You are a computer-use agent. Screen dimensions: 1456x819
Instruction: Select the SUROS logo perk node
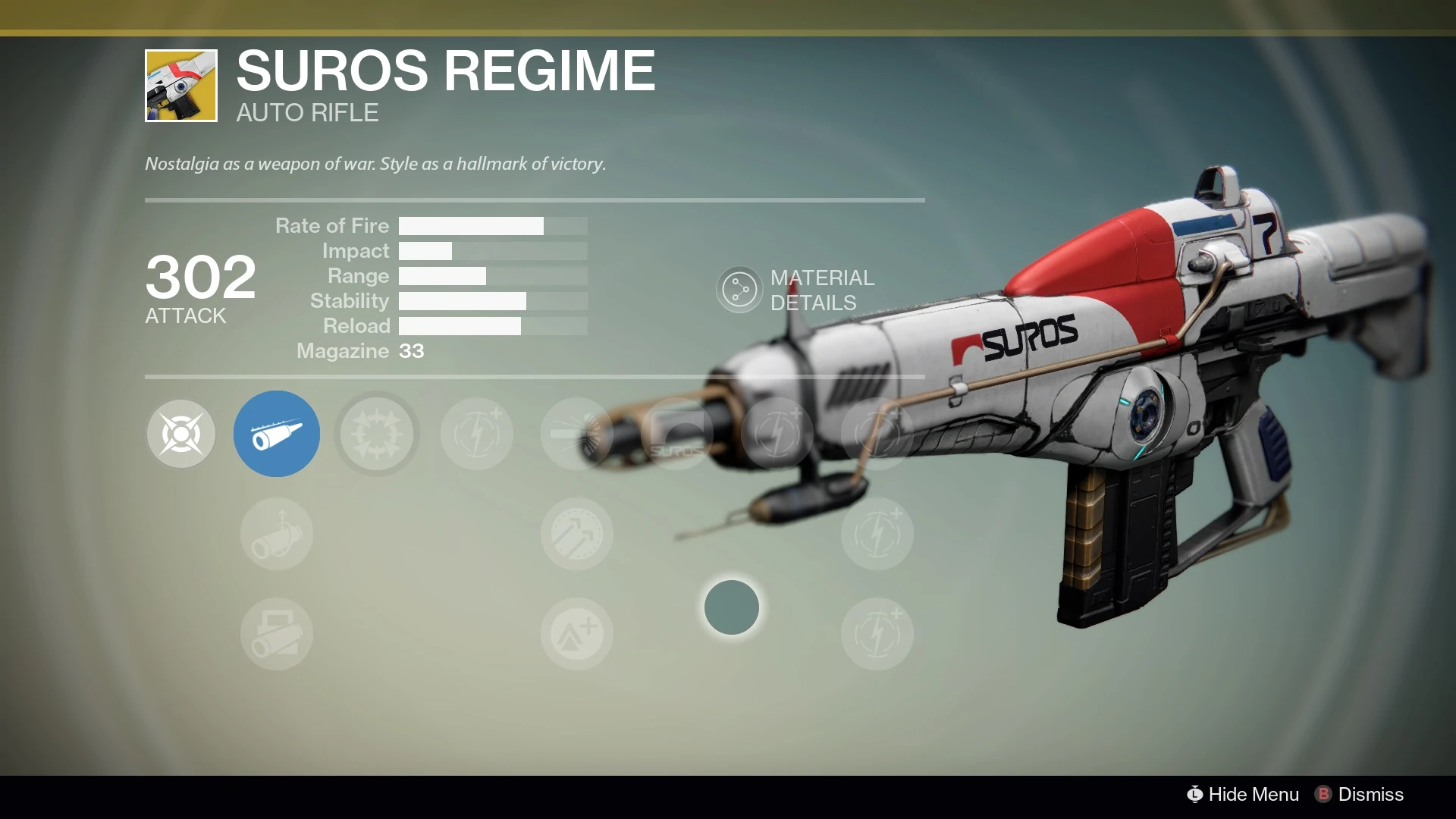coord(677,434)
